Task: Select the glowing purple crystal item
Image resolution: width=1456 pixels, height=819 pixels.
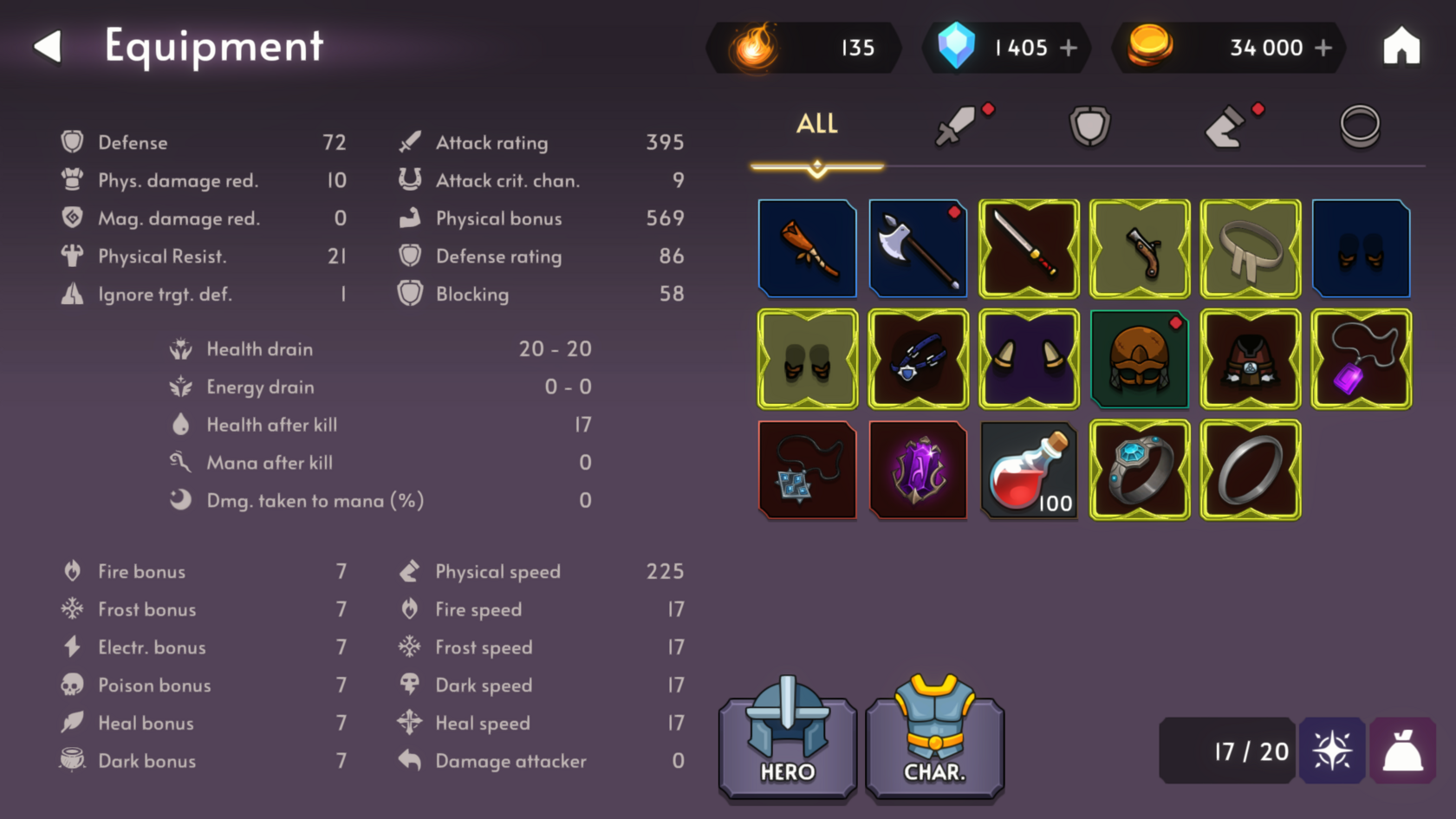Action: click(918, 470)
